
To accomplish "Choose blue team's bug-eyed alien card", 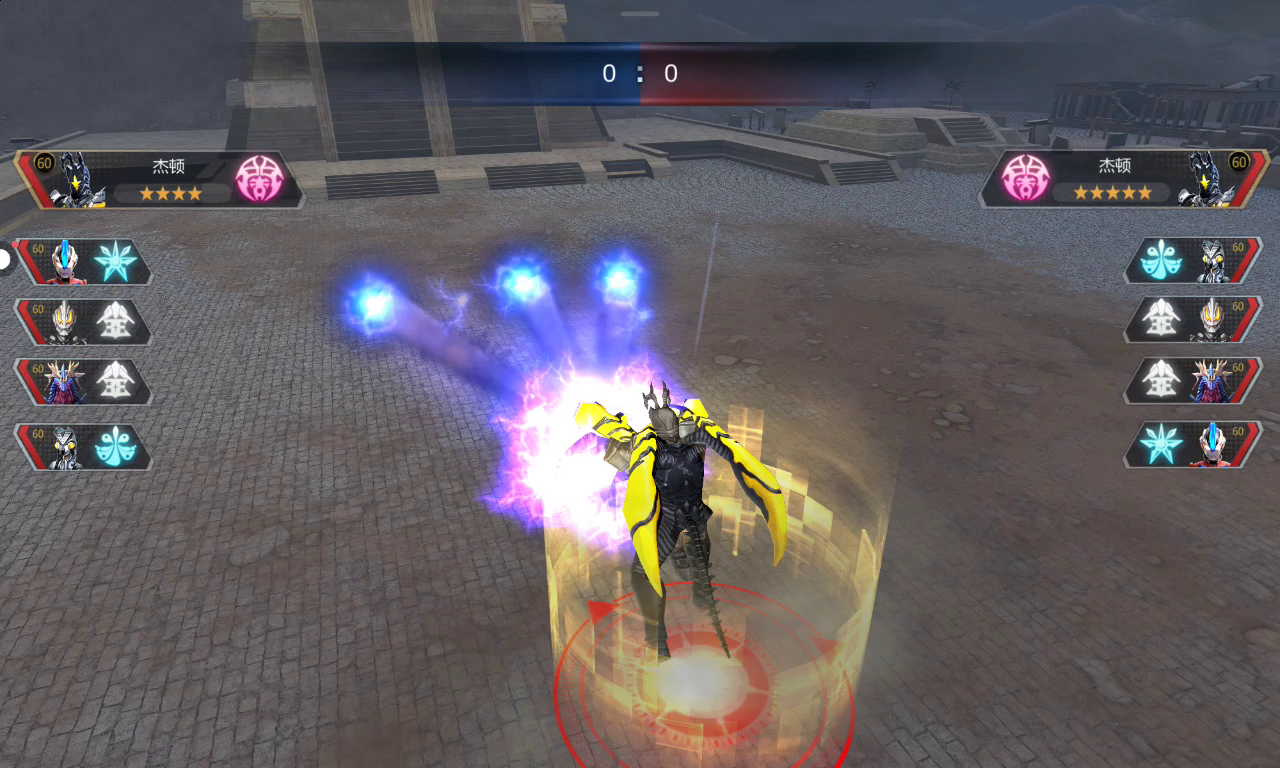I will point(82,447).
